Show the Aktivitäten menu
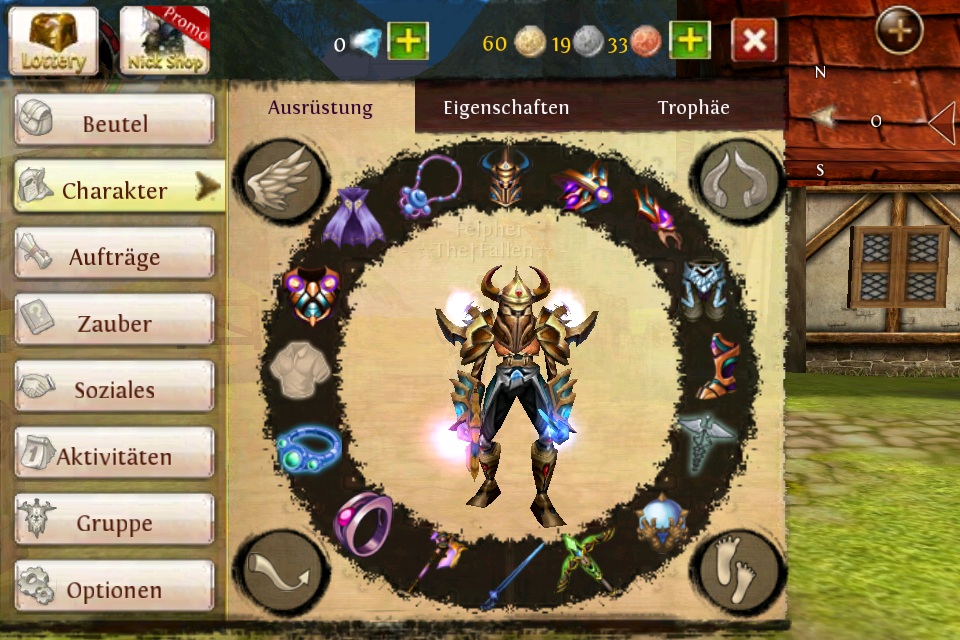The width and height of the screenshot is (960, 640). coord(114,456)
